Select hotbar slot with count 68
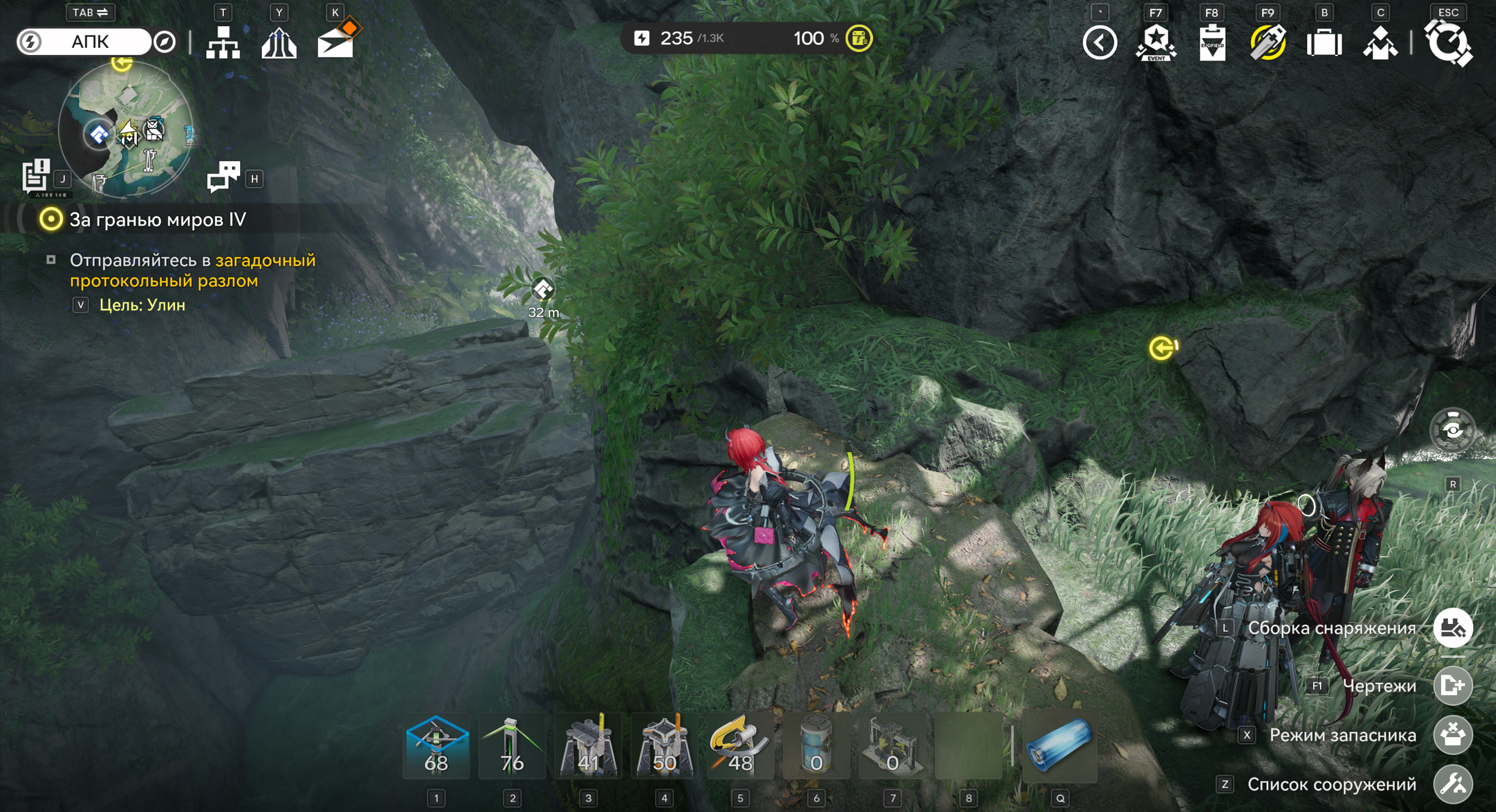 (x=436, y=746)
